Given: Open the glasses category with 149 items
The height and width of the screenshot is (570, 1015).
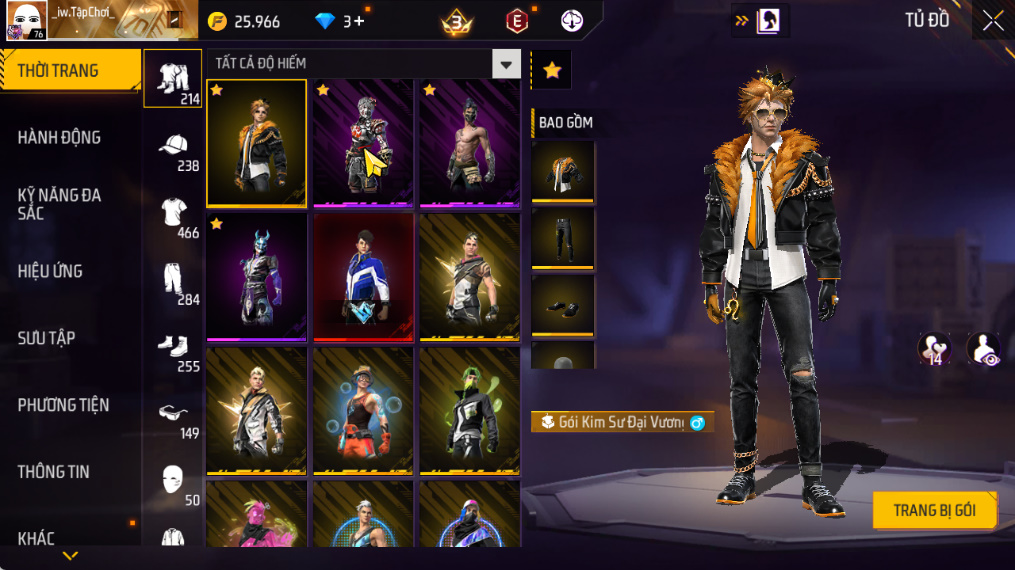Looking at the screenshot, I should coord(174,414).
